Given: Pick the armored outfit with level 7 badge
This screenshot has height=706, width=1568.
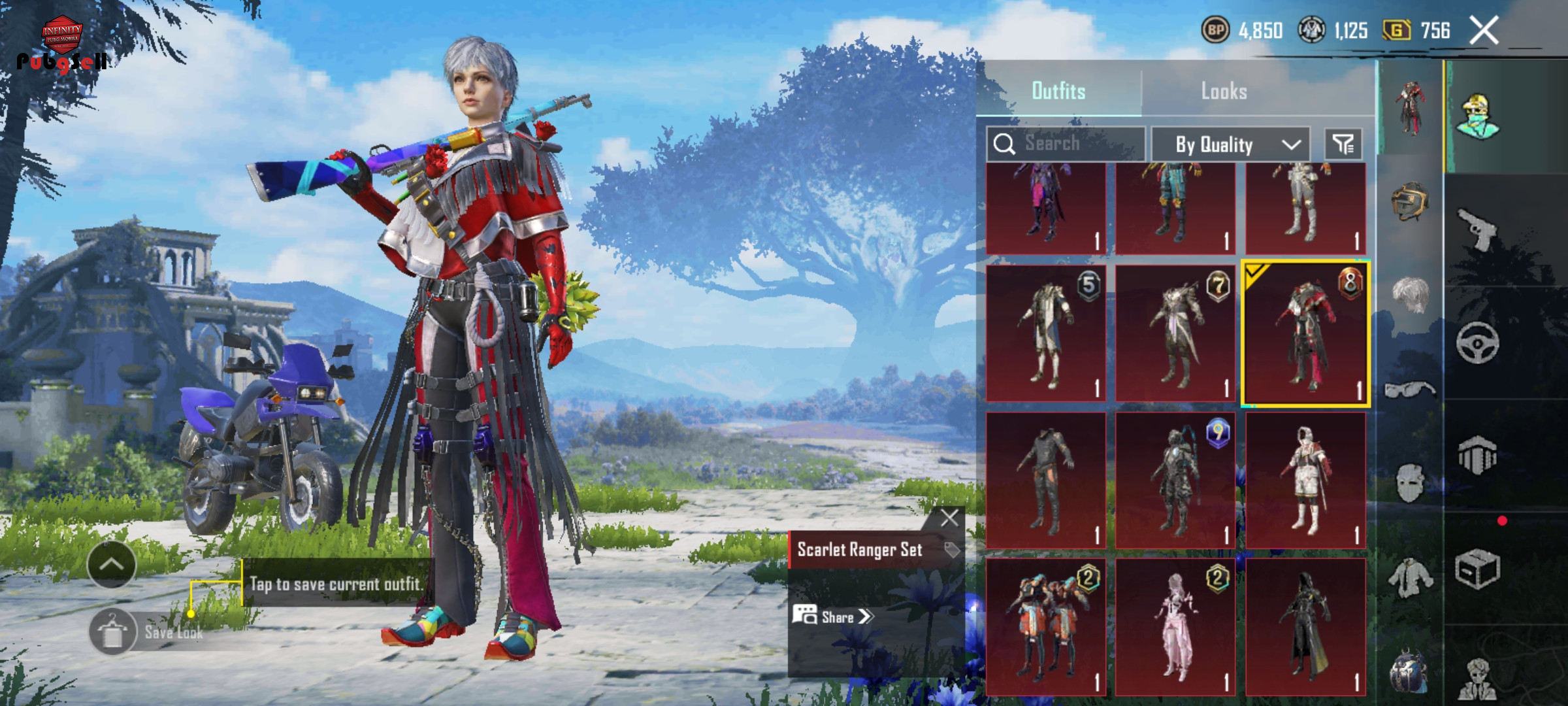Looking at the screenshot, I should click(x=1175, y=333).
